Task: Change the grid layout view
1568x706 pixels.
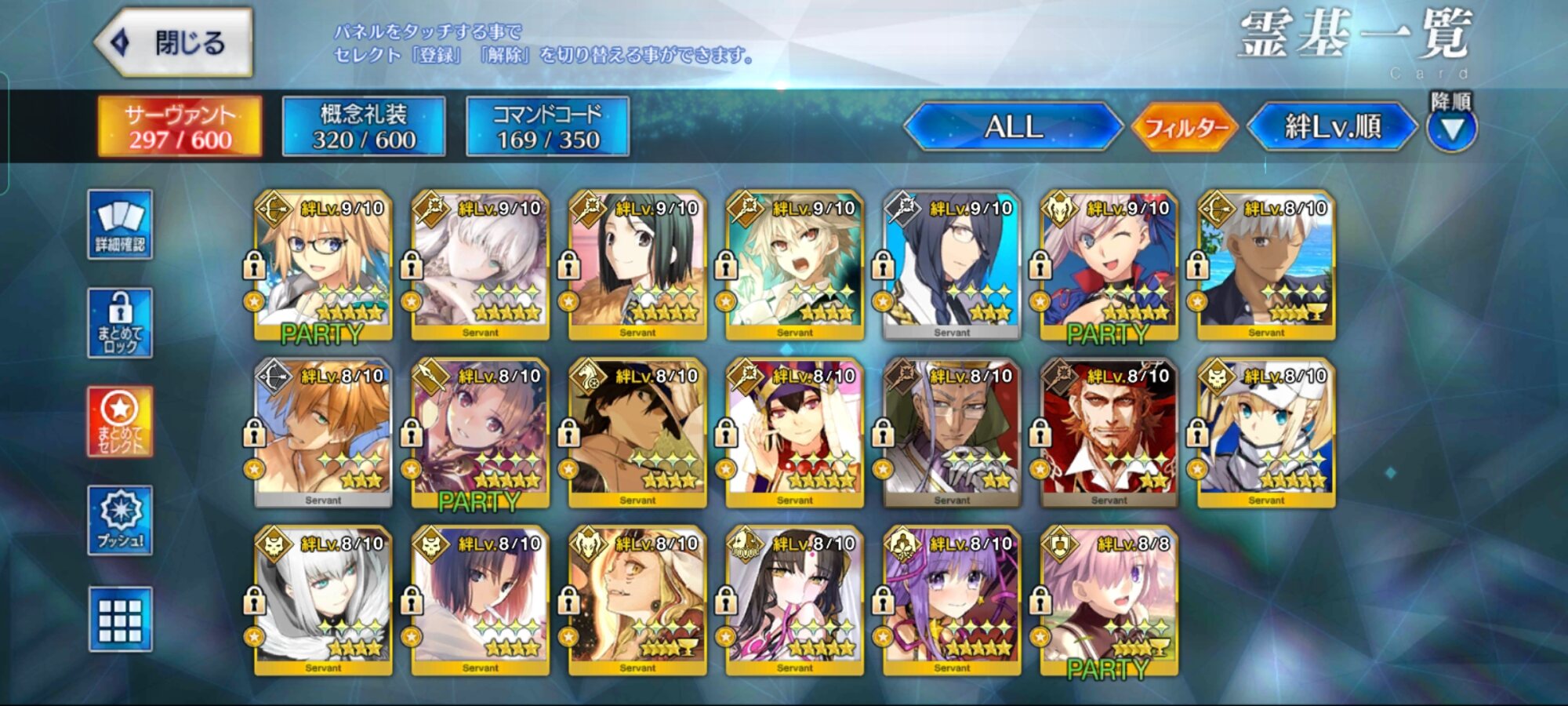Action: (120, 620)
